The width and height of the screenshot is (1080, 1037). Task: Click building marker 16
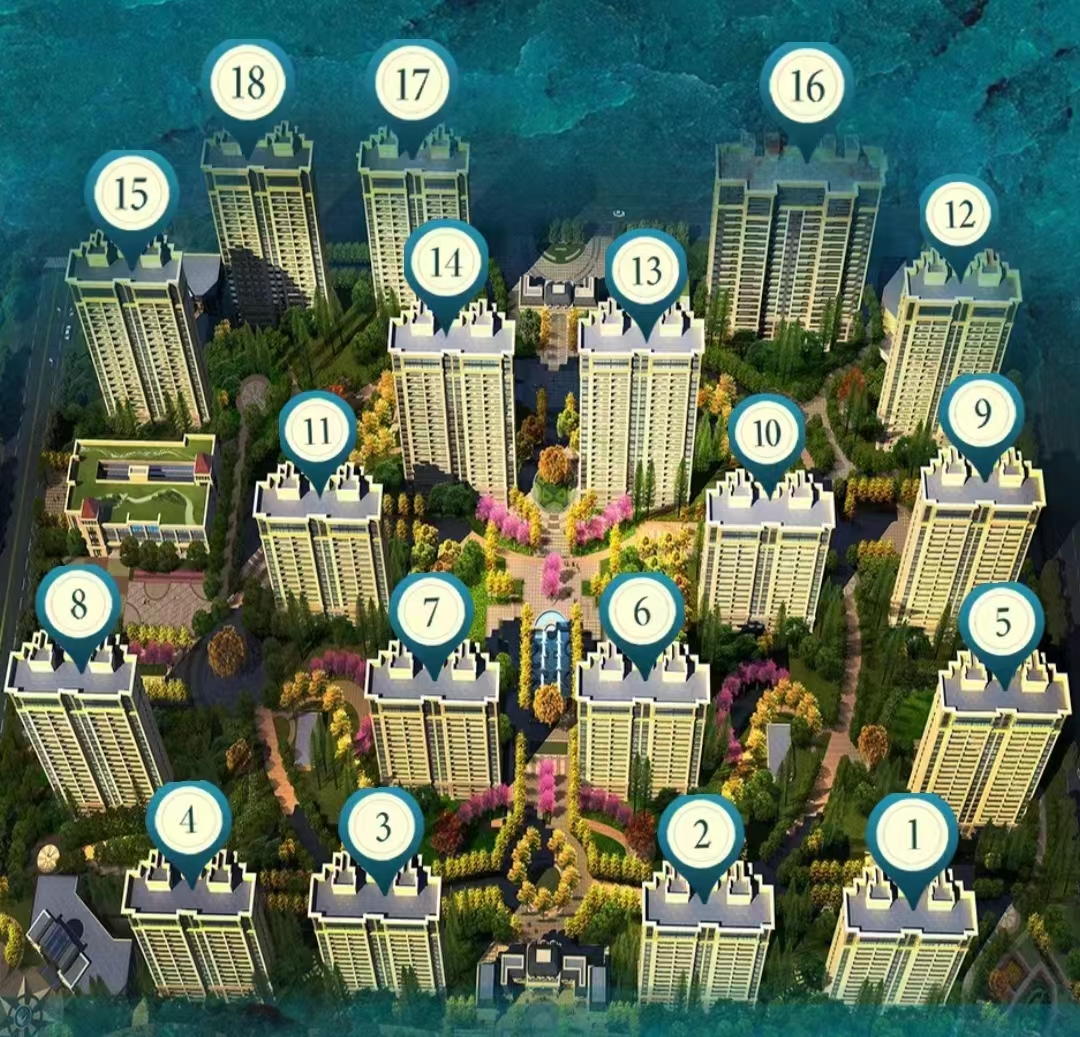click(806, 88)
